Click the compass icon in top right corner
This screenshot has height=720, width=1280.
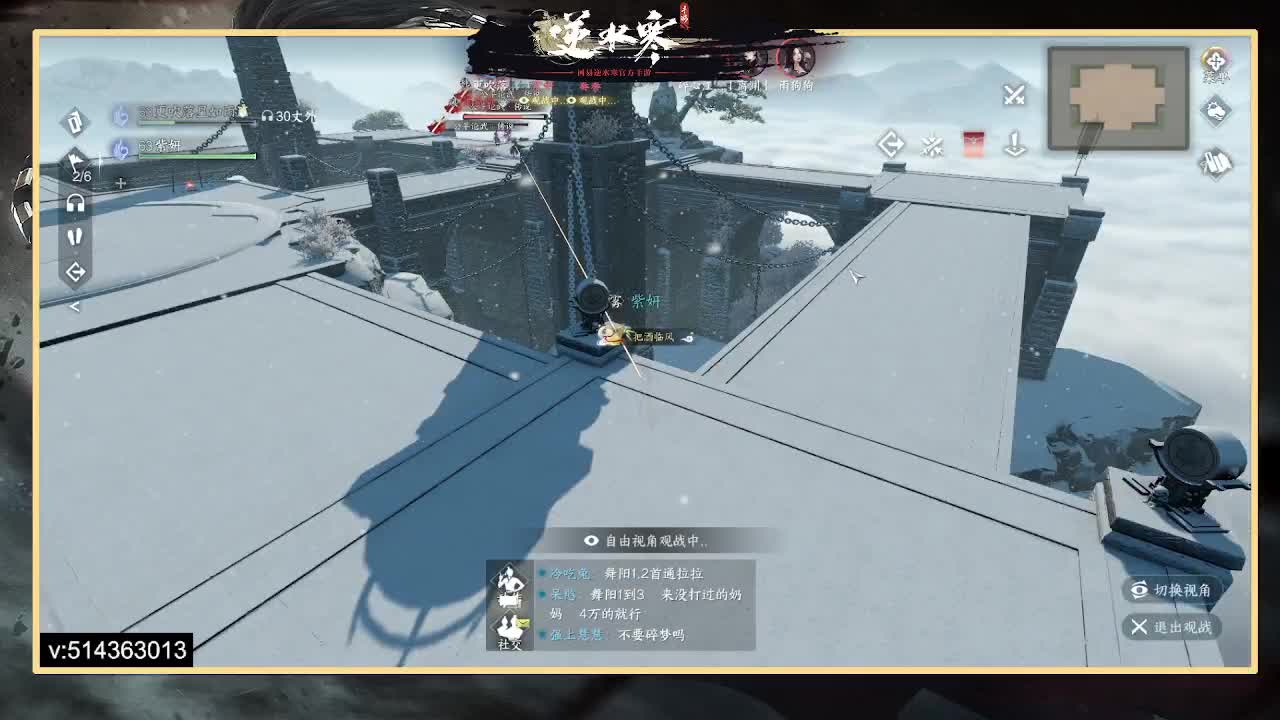pyautogui.click(x=1214, y=62)
